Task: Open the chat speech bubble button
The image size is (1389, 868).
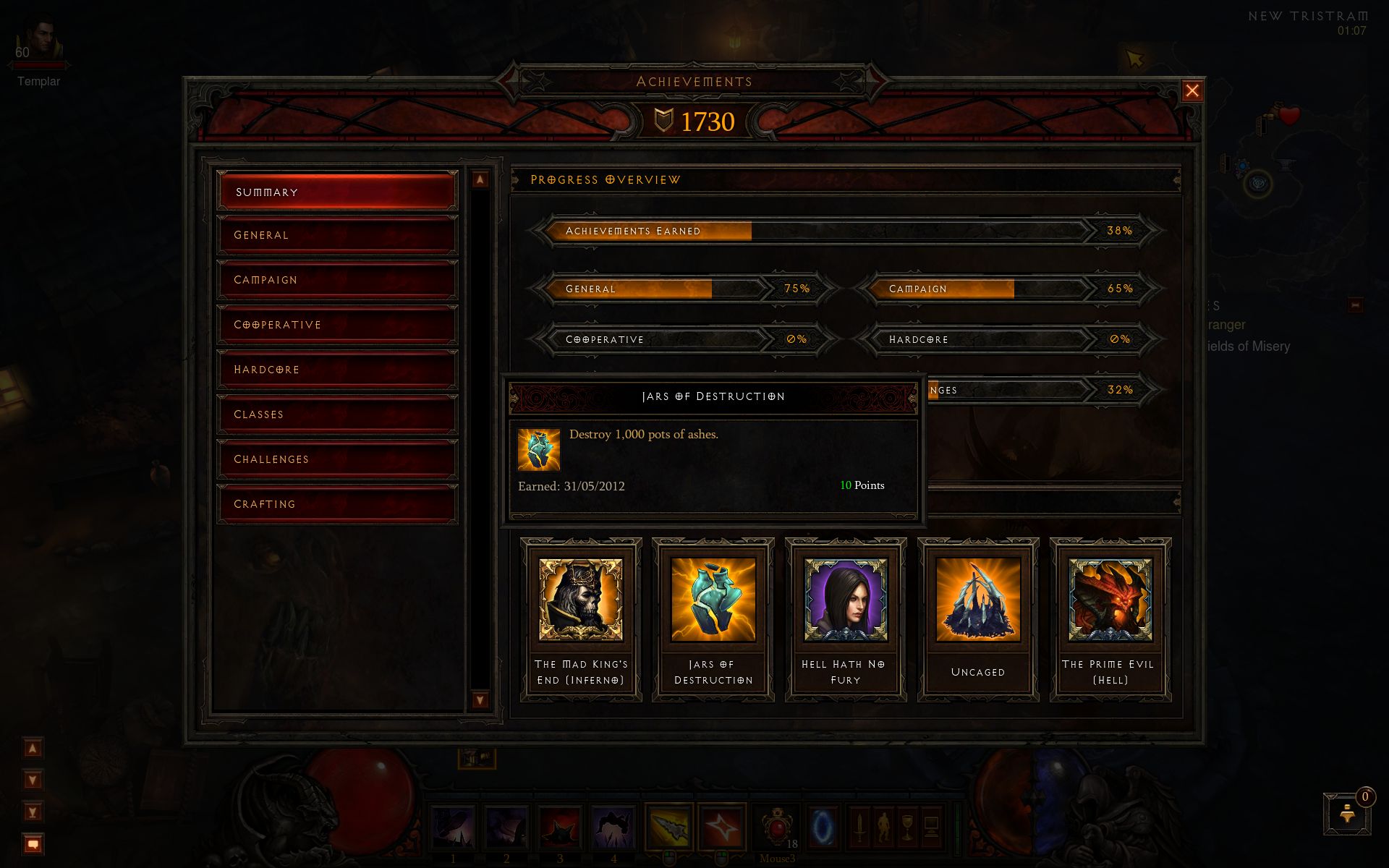Action: tap(33, 844)
